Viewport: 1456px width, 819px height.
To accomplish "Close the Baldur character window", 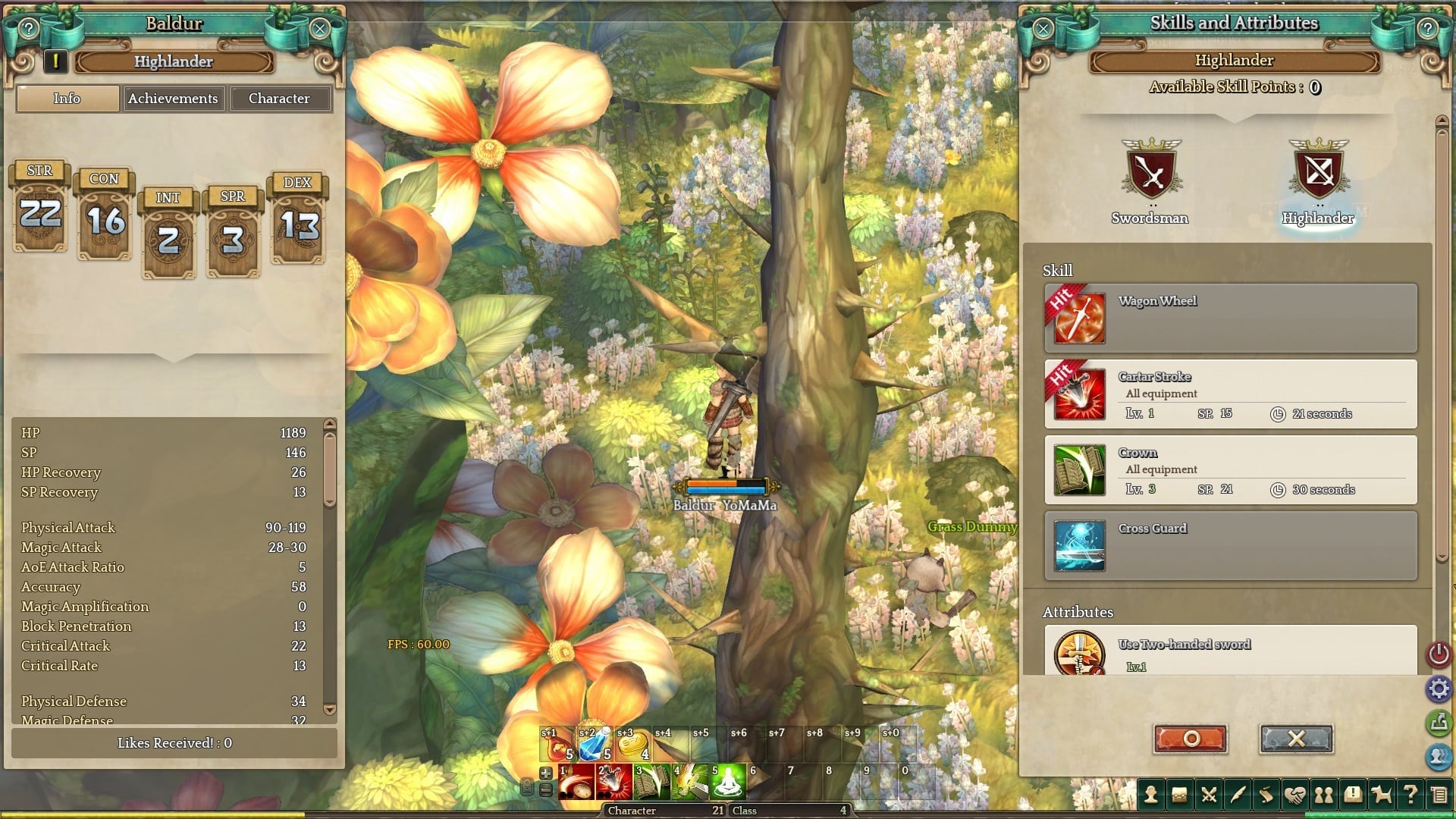I will [x=319, y=29].
